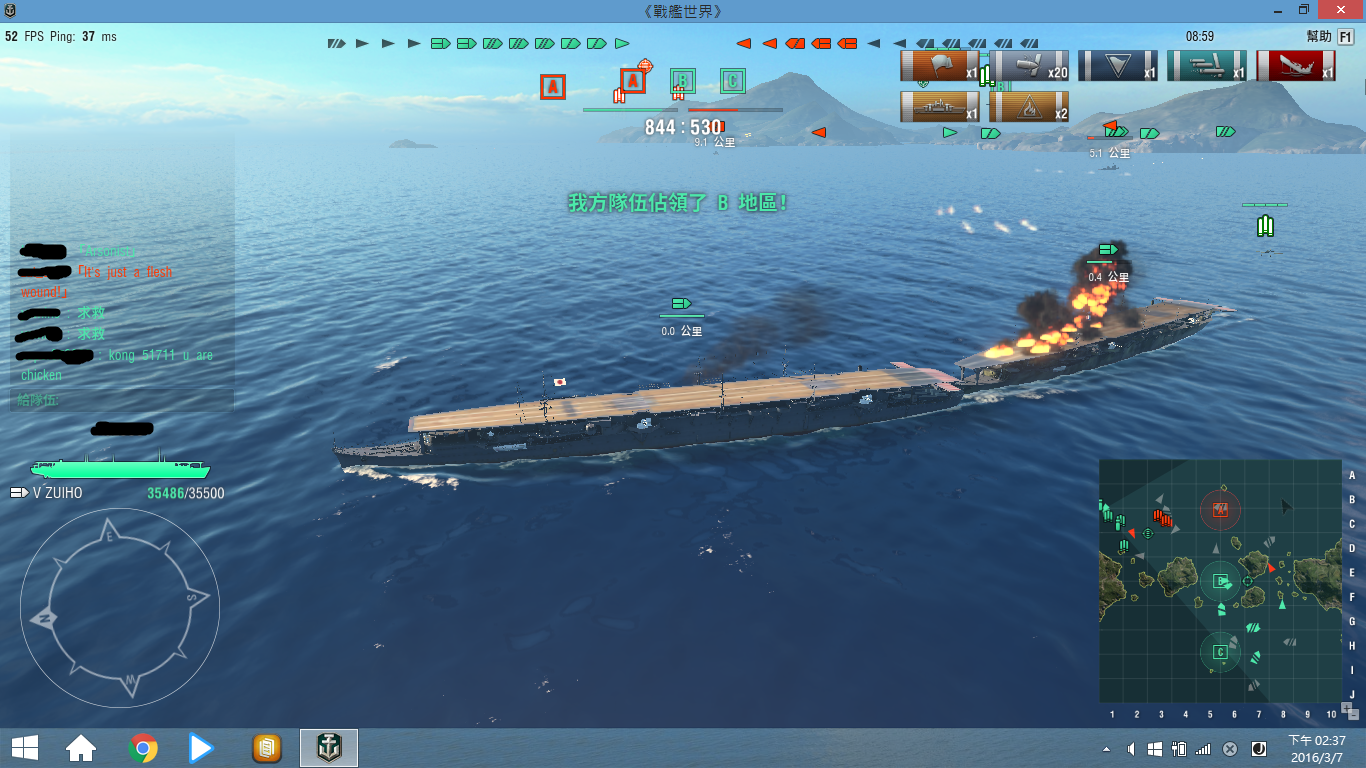Click the minimap's minus zoom button
Viewport: 1366px width, 768px height.
tap(1353, 713)
